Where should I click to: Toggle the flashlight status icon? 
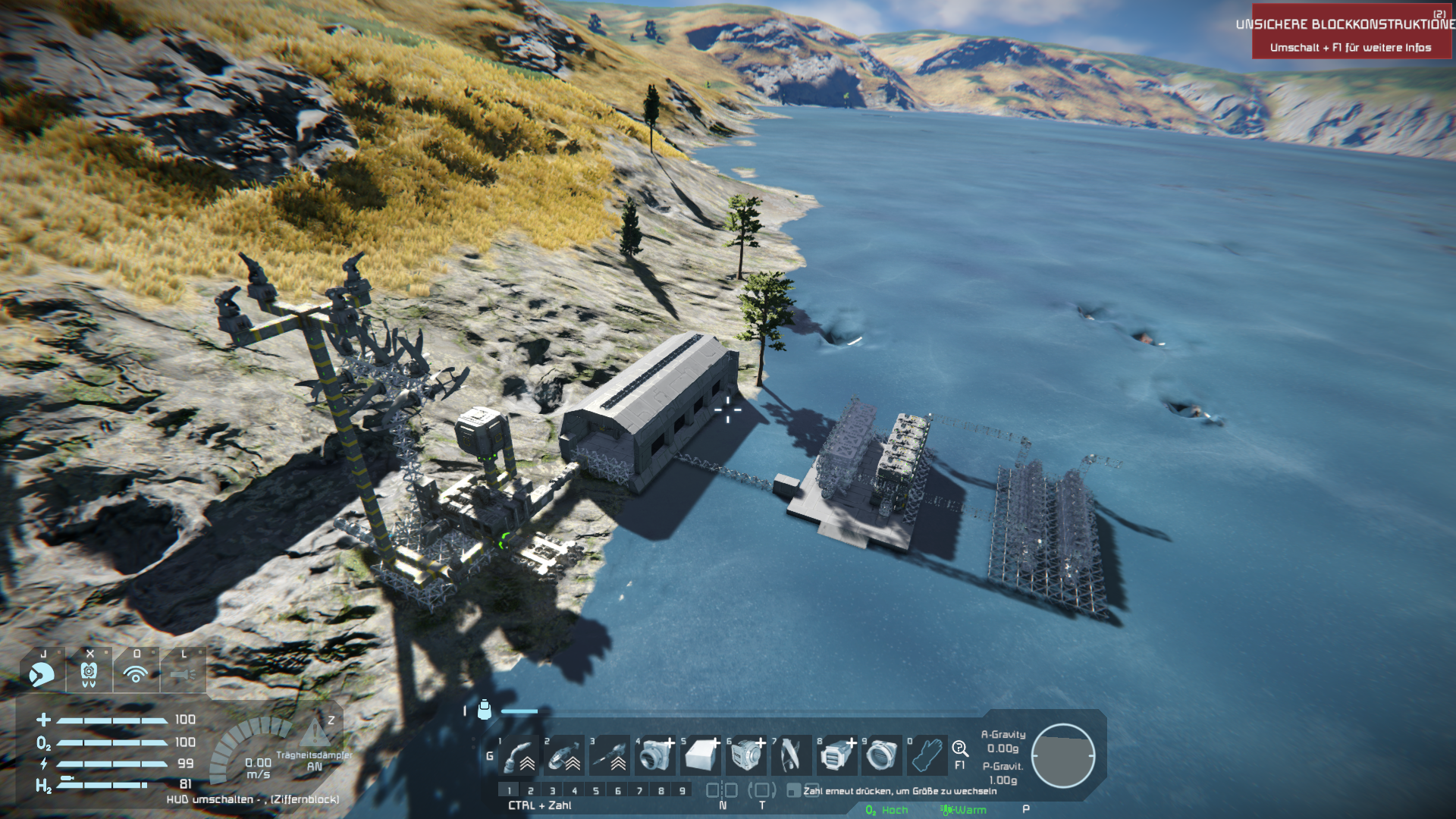[x=183, y=673]
